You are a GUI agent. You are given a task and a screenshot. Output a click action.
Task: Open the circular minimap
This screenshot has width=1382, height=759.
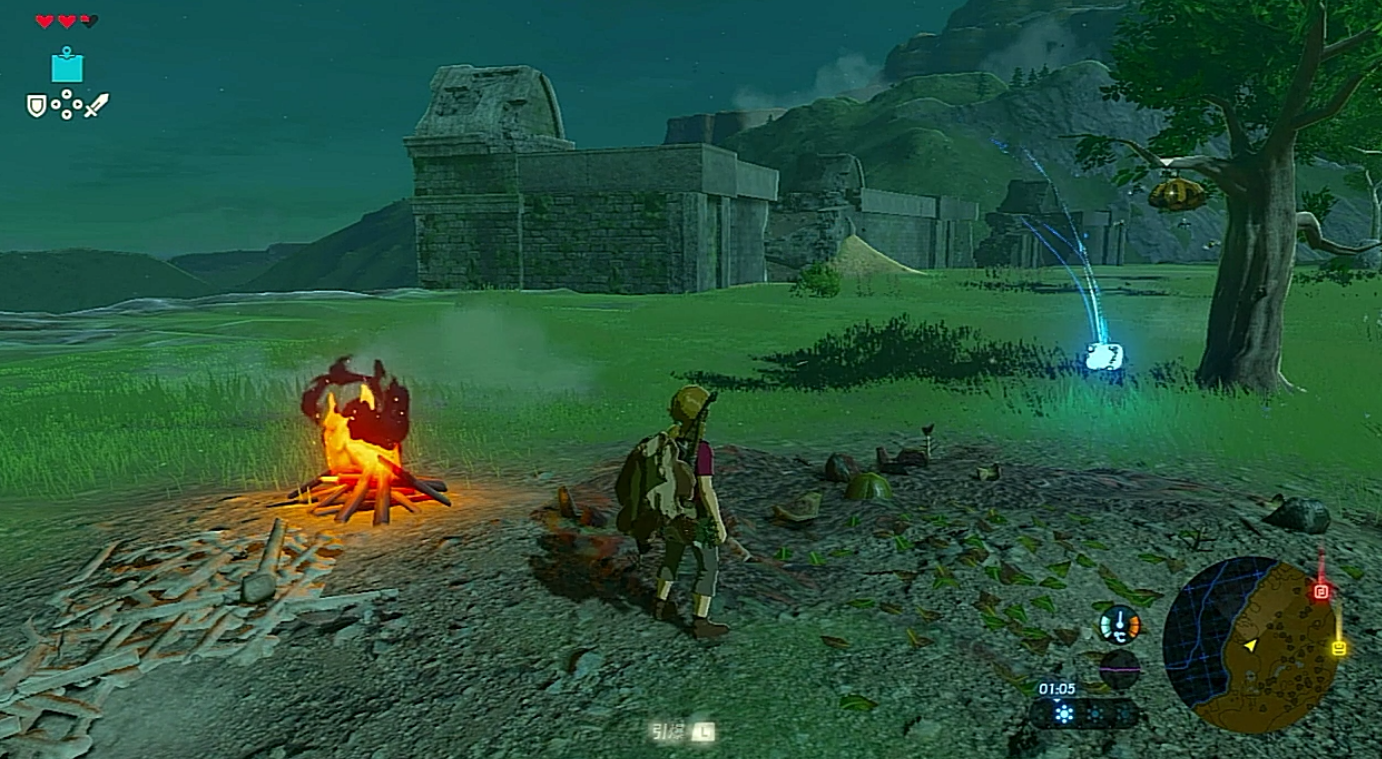(1250, 644)
